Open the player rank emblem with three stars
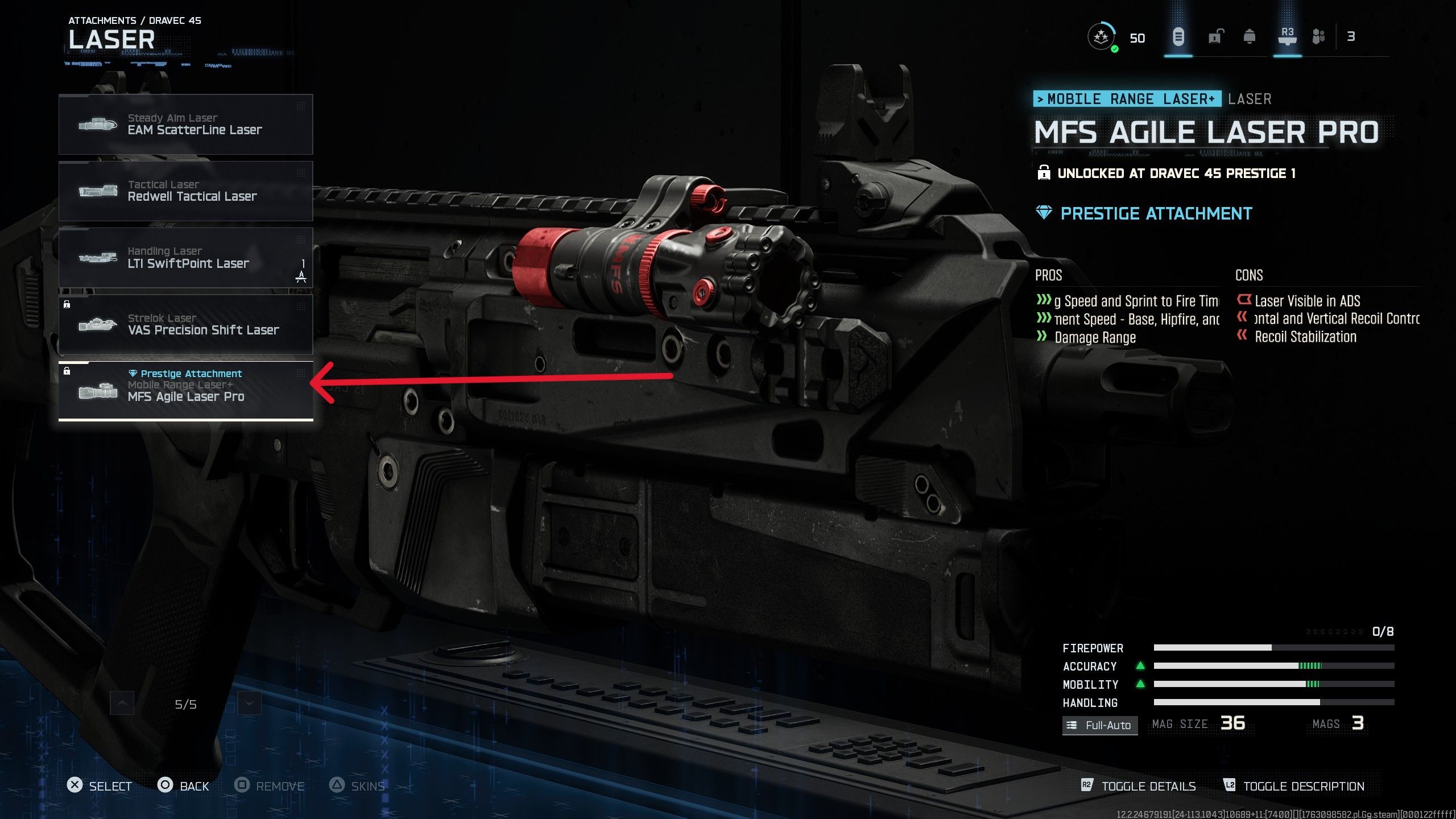 (1102, 37)
